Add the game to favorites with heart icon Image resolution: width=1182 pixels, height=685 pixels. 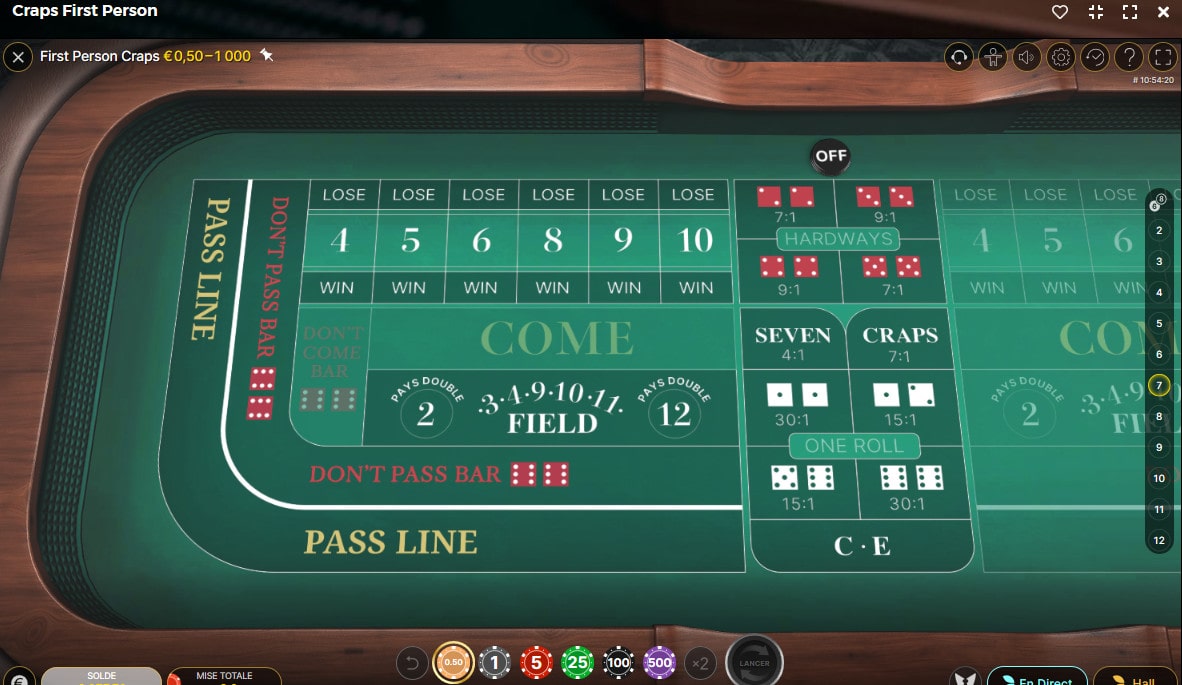1060,12
